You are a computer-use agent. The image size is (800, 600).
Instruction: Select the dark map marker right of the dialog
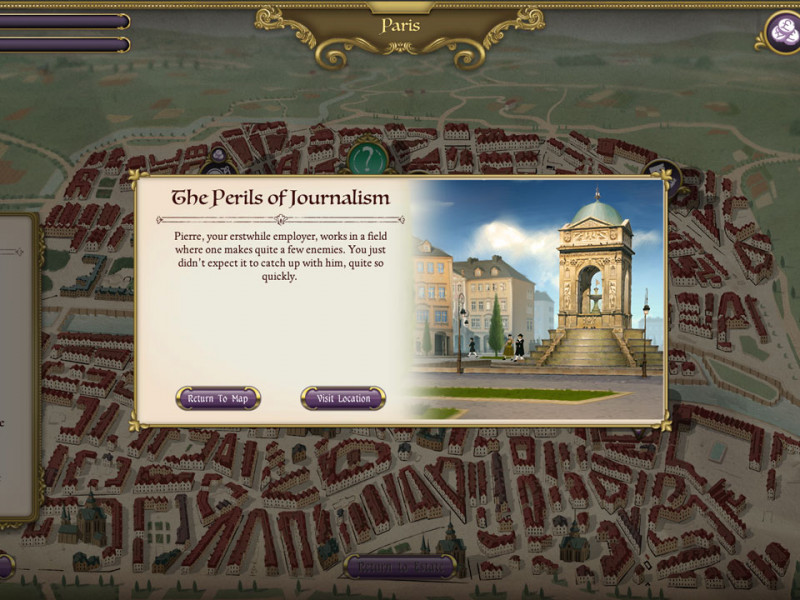tap(661, 173)
